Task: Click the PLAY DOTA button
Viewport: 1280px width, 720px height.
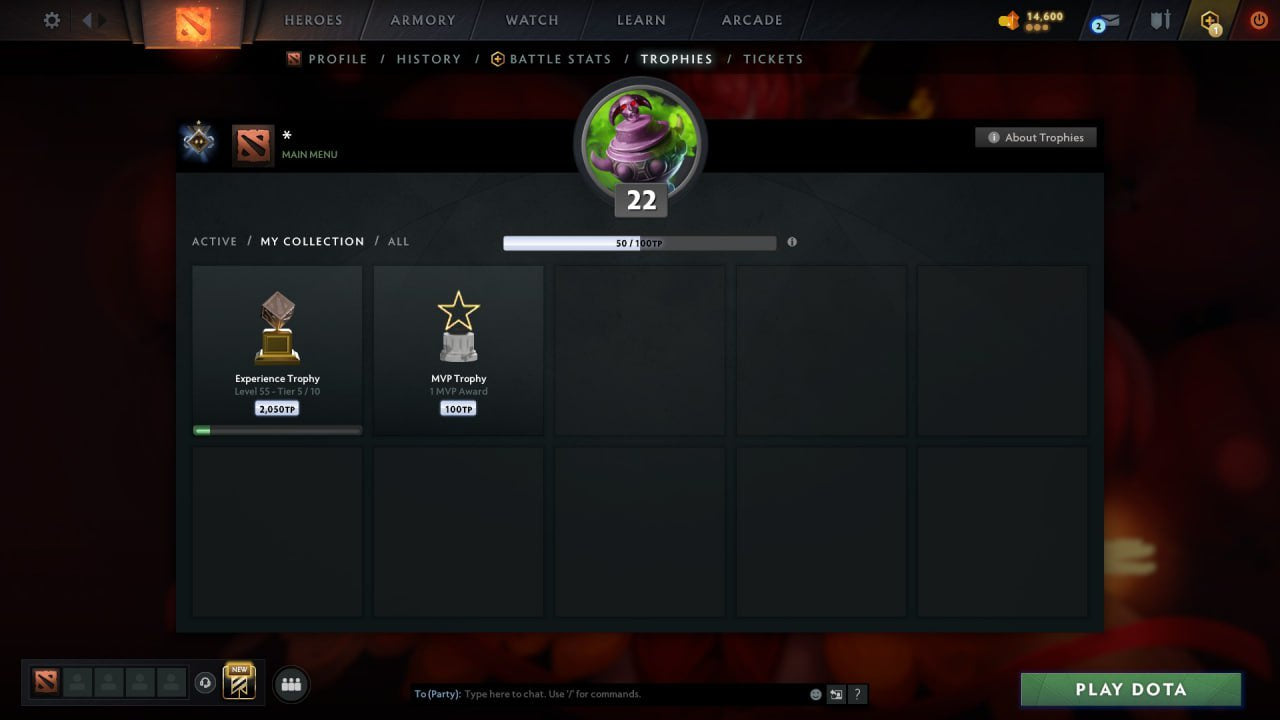Action: click(1130, 689)
